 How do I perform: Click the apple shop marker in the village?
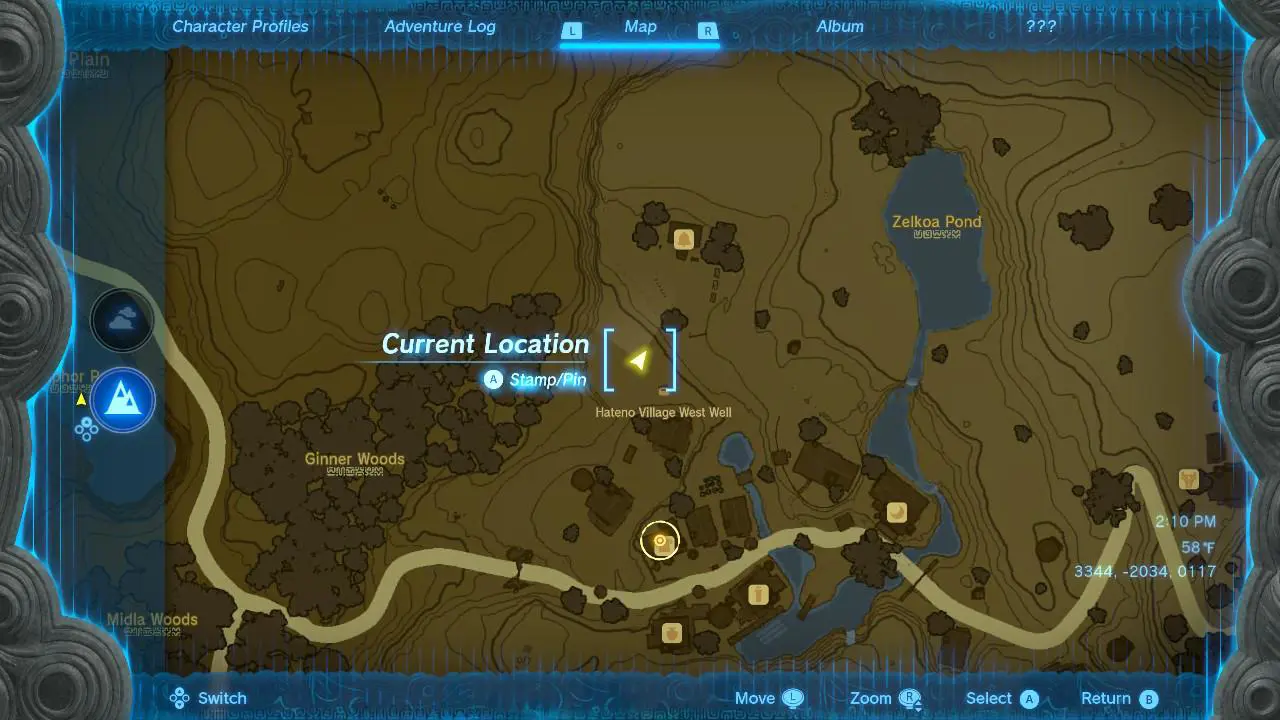point(672,632)
